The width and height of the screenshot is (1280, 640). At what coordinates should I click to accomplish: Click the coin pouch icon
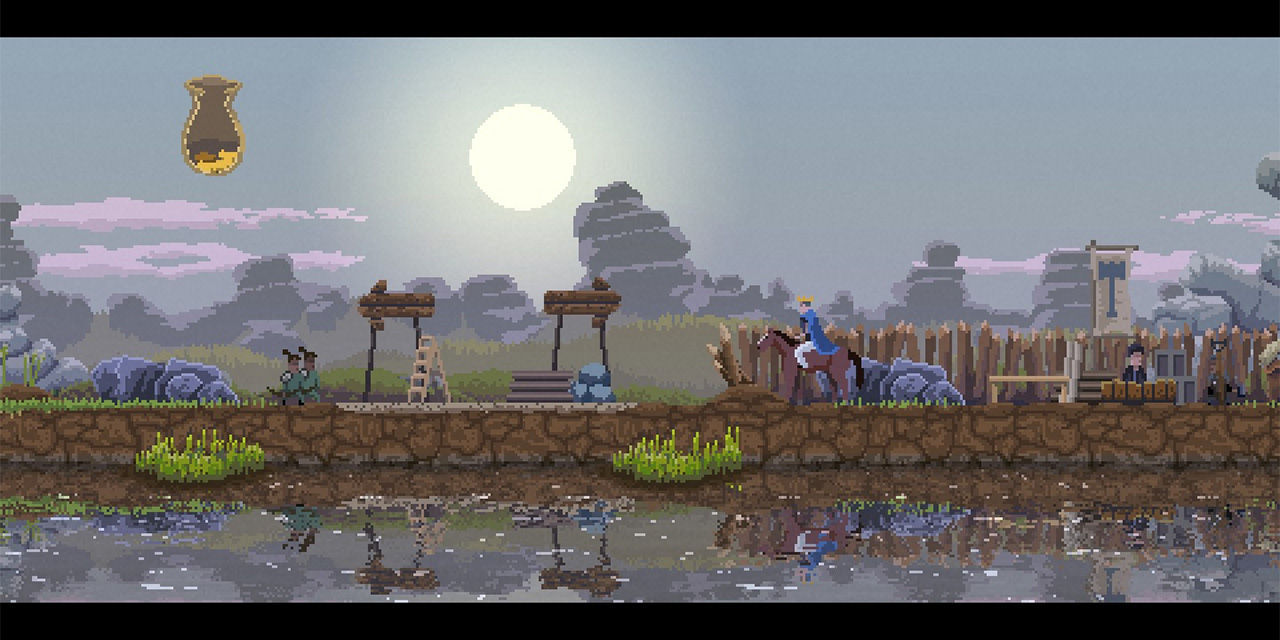[212, 127]
